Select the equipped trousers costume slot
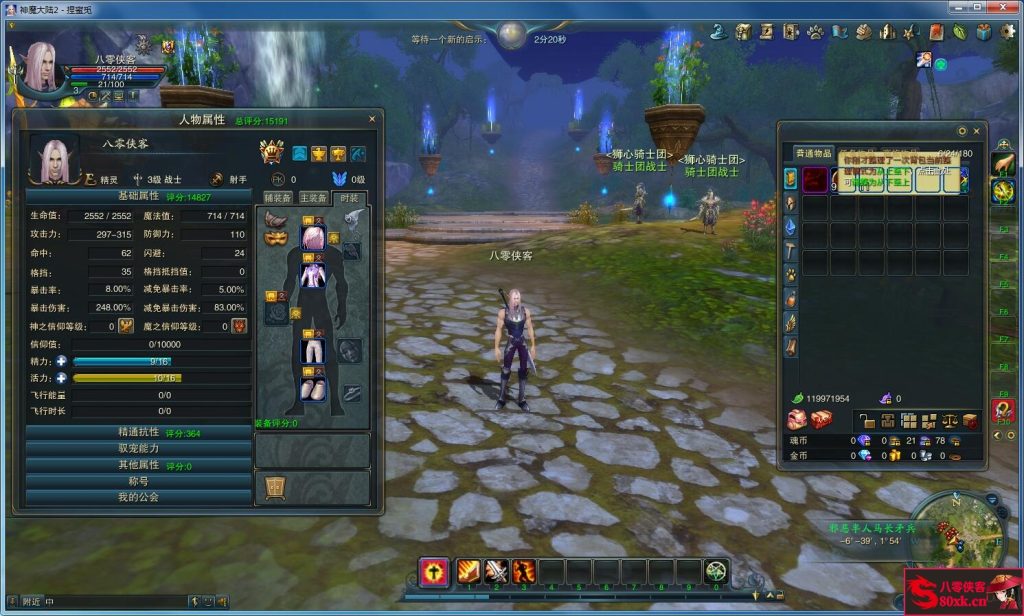The width and height of the screenshot is (1024, 616). [313, 350]
